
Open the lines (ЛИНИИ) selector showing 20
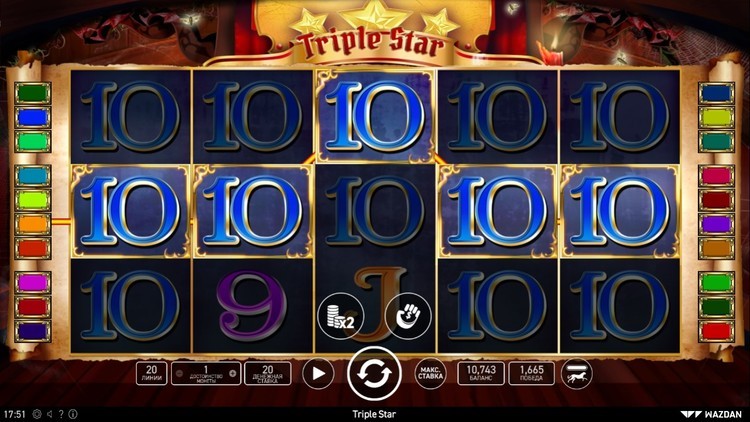tap(150, 374)
